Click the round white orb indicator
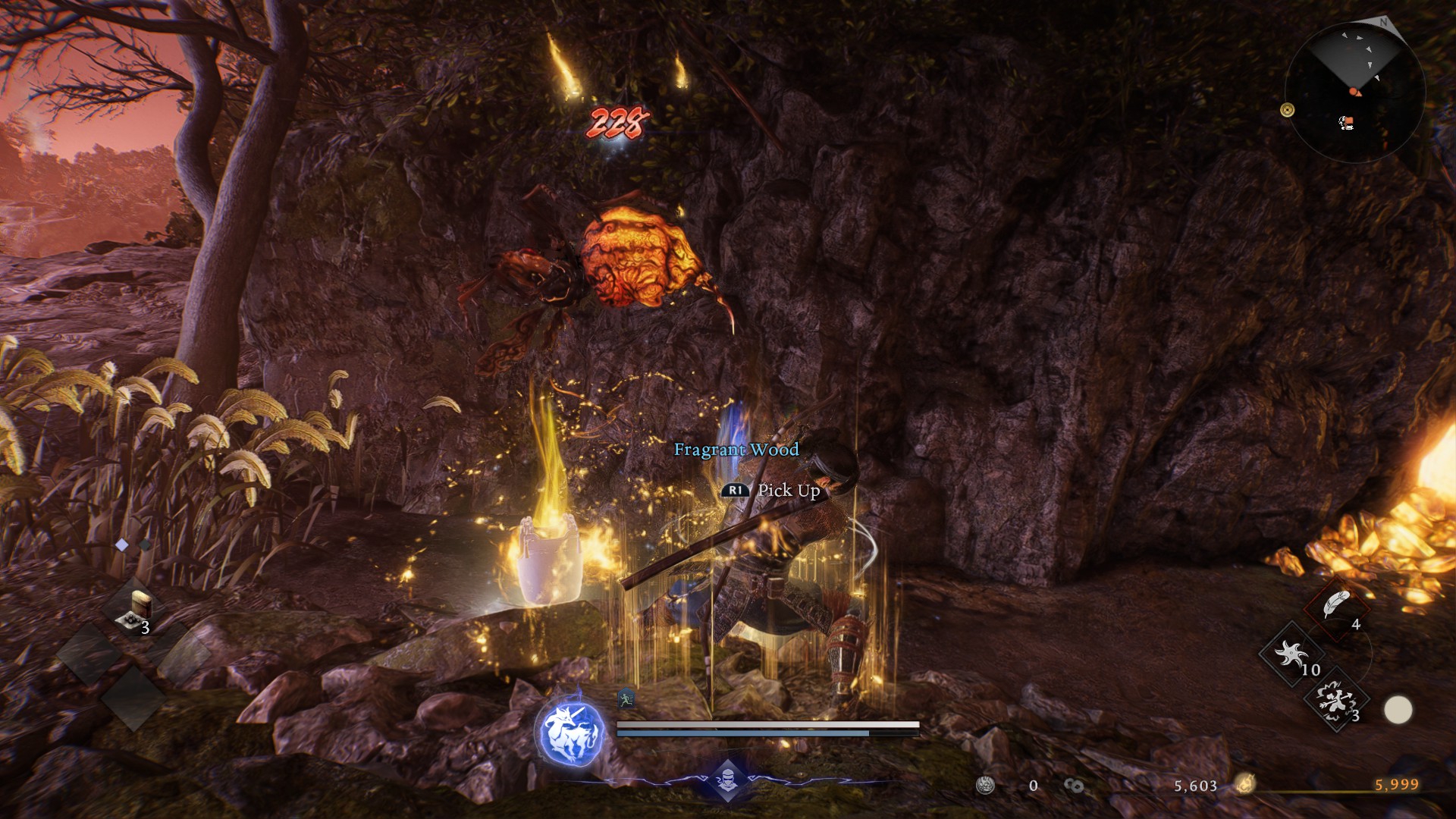The height and width of the screenshot is (819, 1456). (1398, 711)
